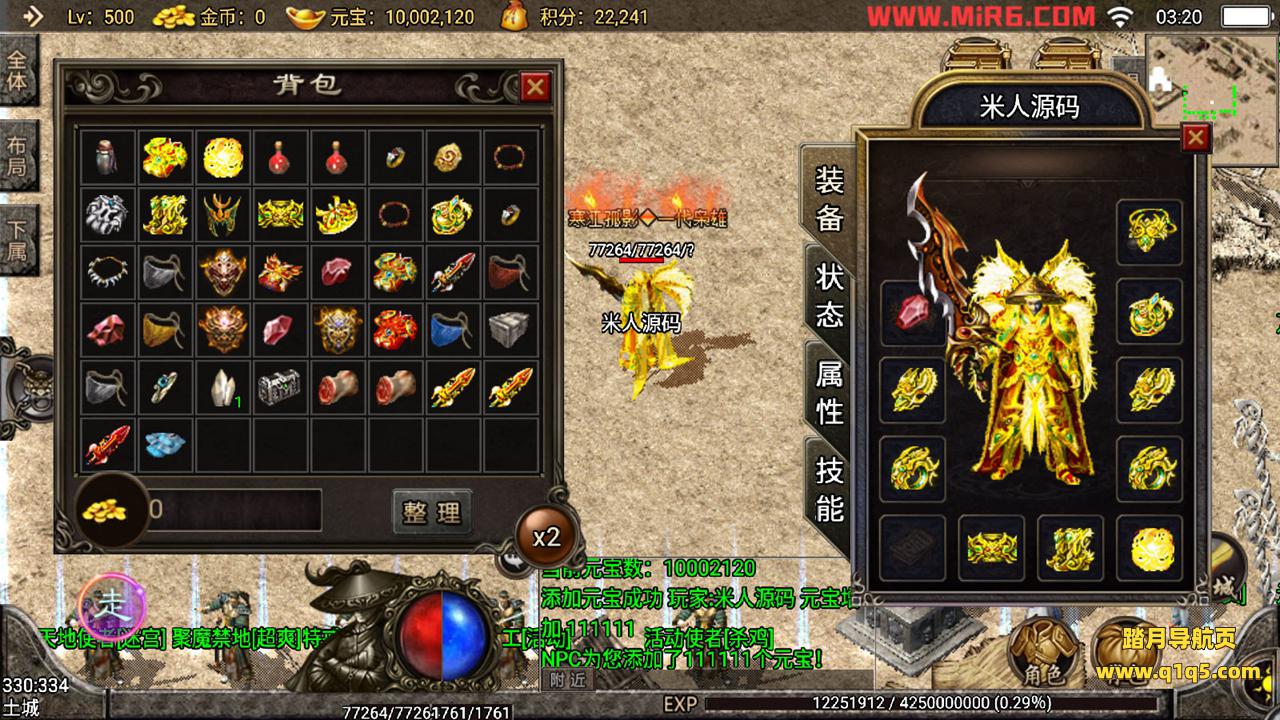Select the blue crystal ore in backpack
1280x720 pixels.
coord(165,444)
